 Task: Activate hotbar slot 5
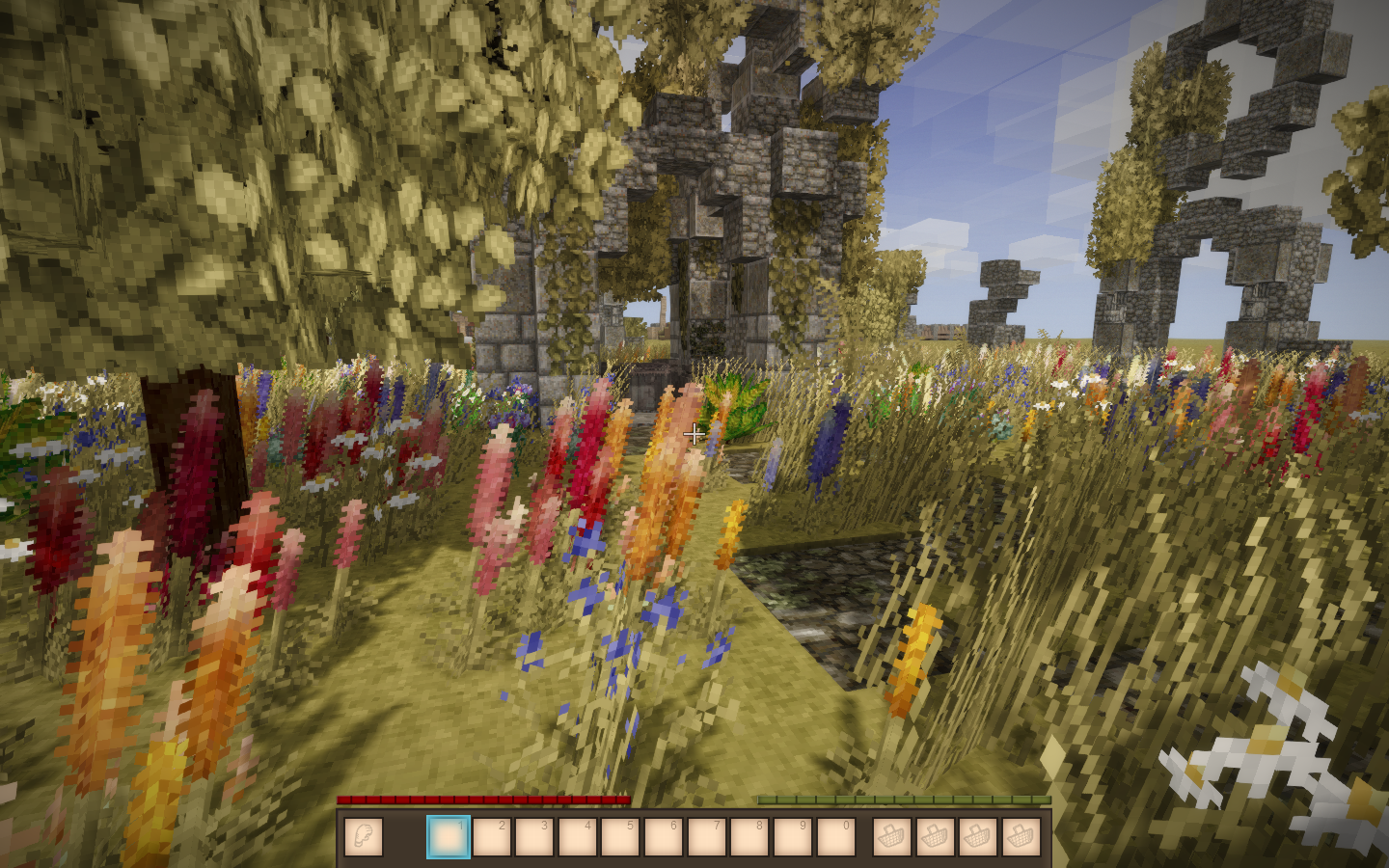coord(620,837)
